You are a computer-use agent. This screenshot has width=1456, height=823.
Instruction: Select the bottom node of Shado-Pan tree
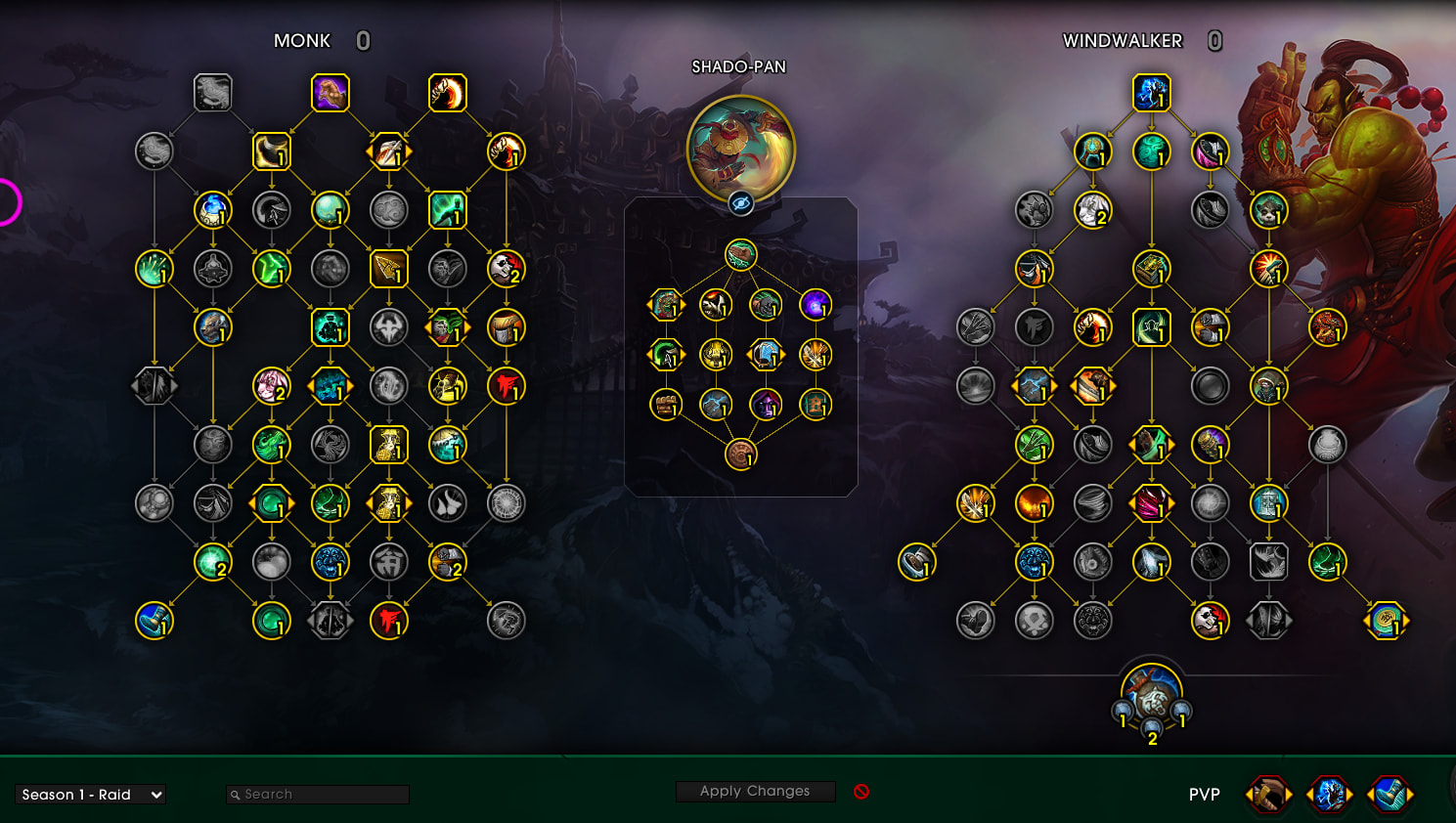(x=741, y=455)
